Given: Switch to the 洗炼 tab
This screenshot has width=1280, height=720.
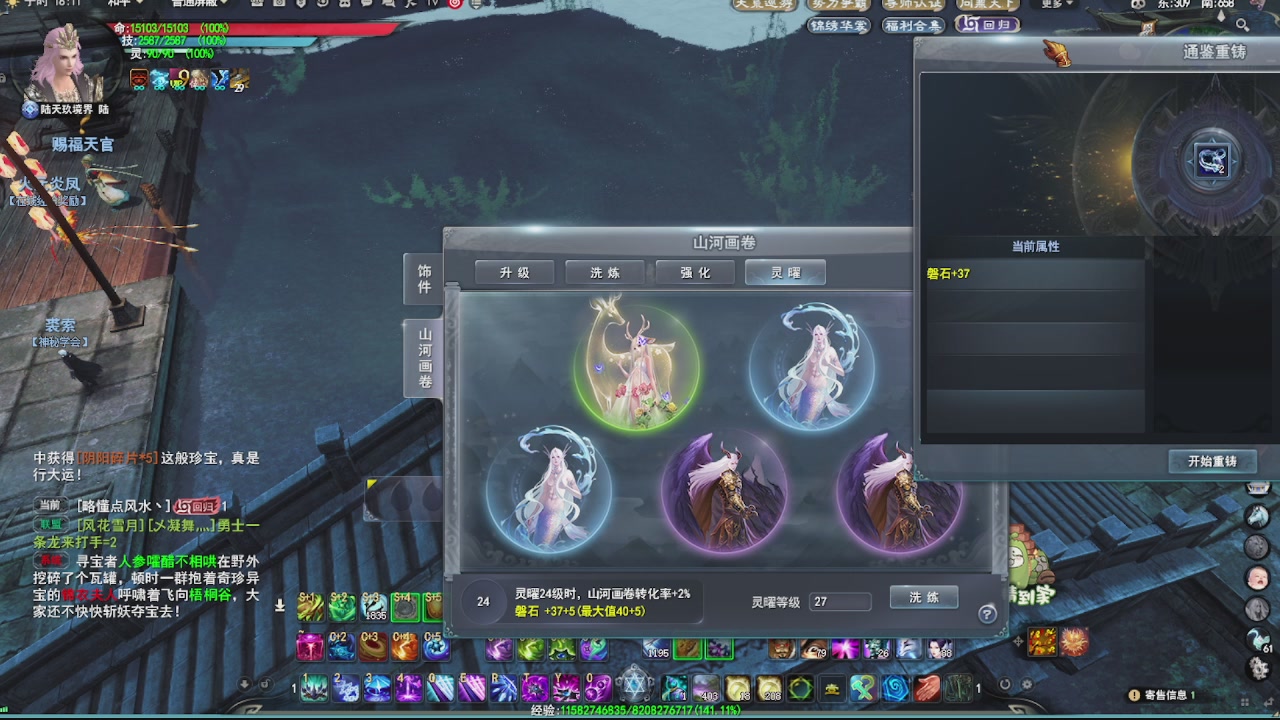Looking at the screenshot, I should click(605, 271).
